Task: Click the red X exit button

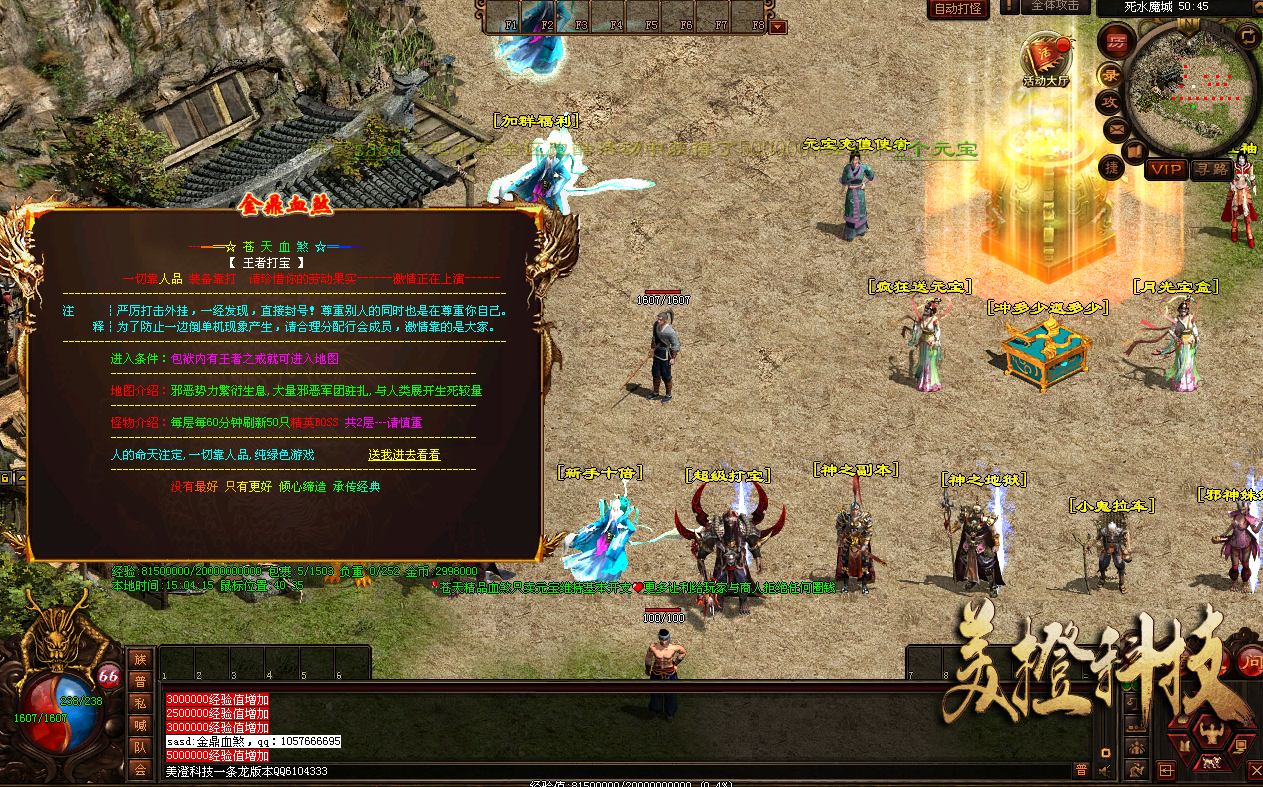Action: point(1255,769)
